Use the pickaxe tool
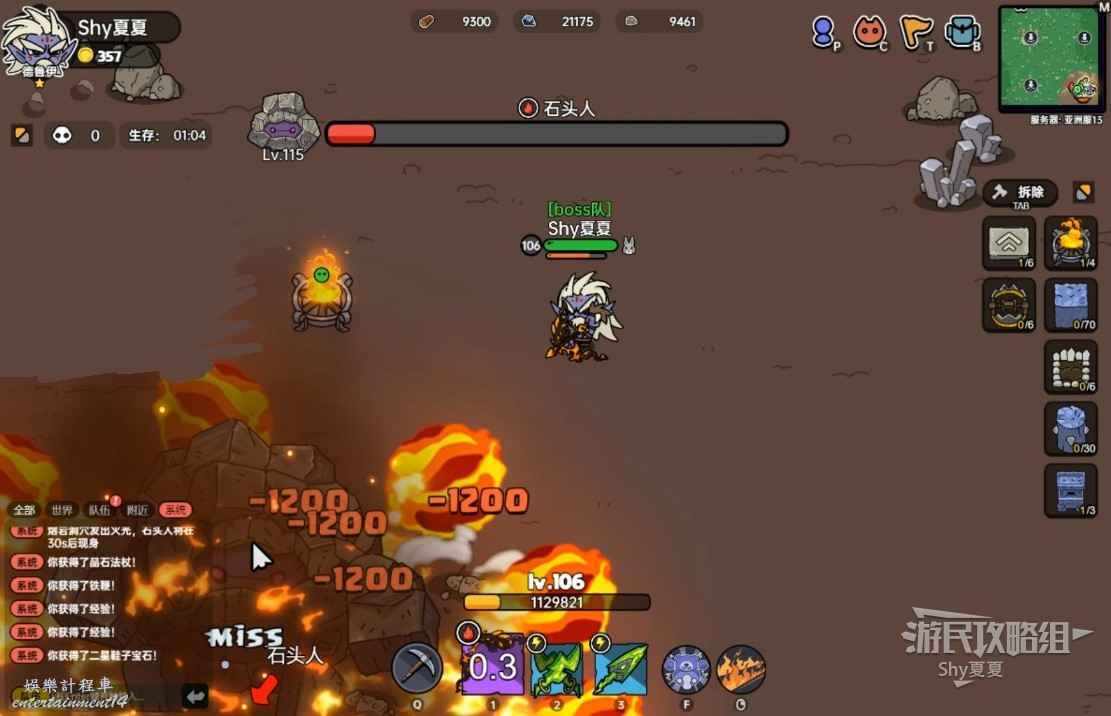This screenshot has height=716, width=1111. pyautogui.click(x=416, y=668)
